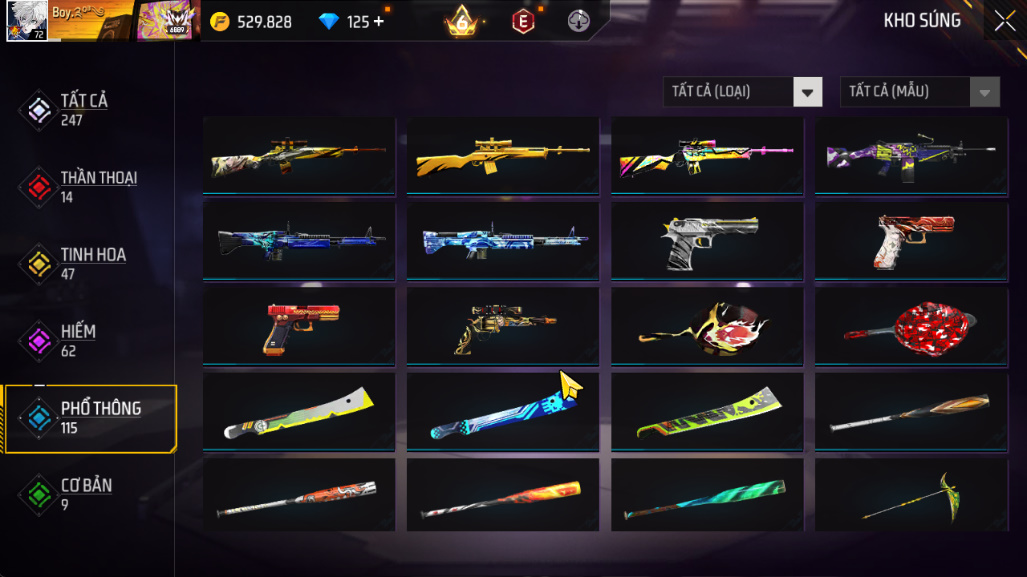Open the player profile avatar
1027x577 pixels.
26,20
